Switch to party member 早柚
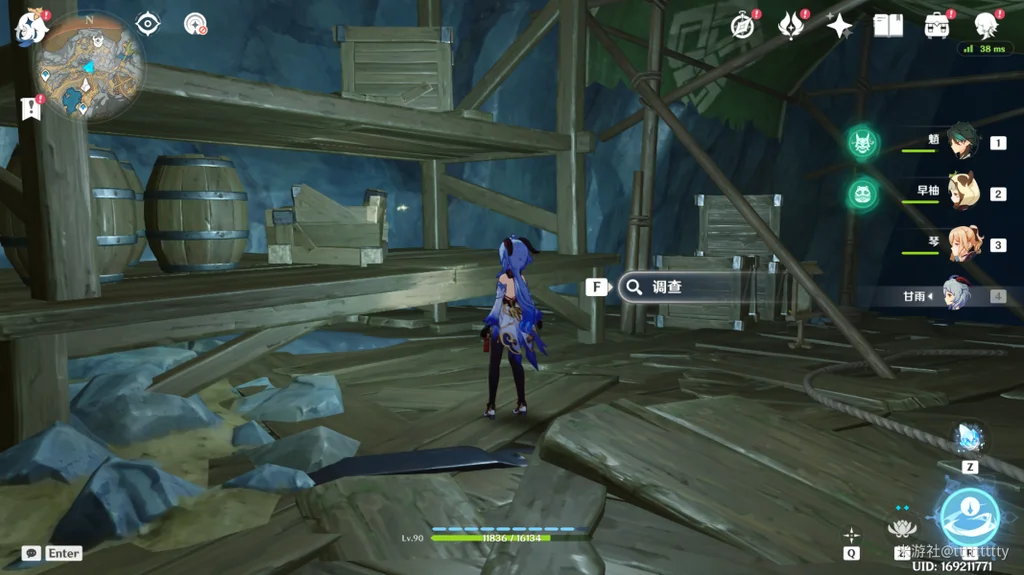Screen dimensions: 1024x575 [964, 193]
